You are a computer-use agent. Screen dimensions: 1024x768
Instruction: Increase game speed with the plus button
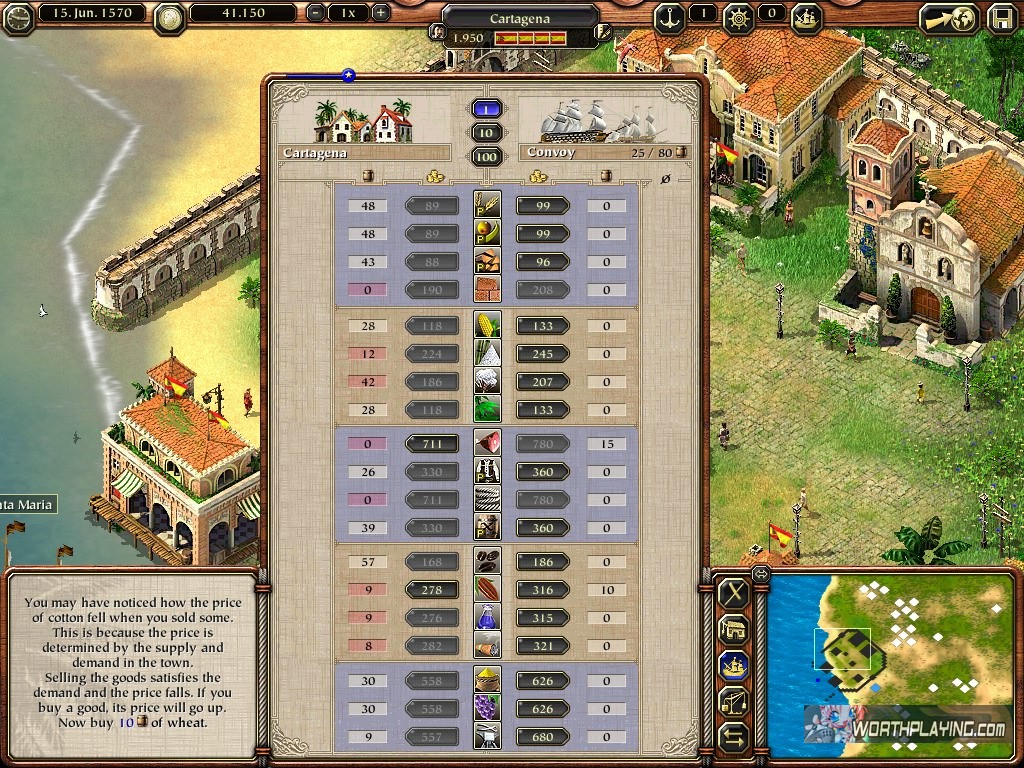click(380, 14)
